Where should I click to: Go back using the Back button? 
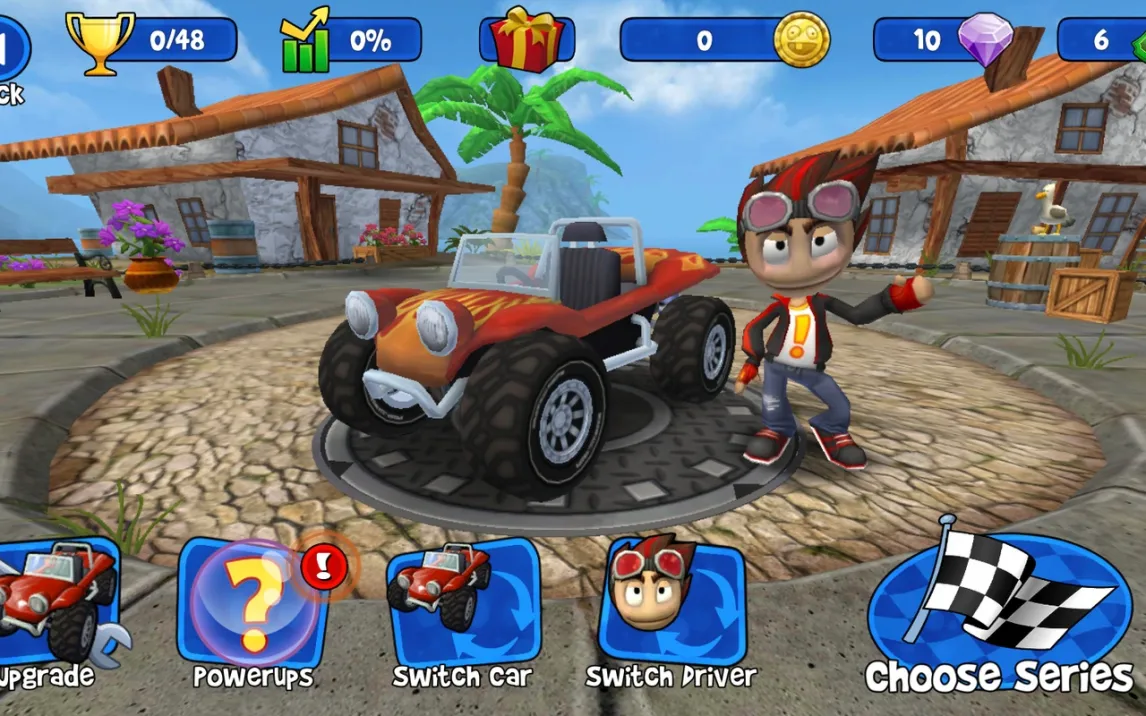[x=12, y=55]
